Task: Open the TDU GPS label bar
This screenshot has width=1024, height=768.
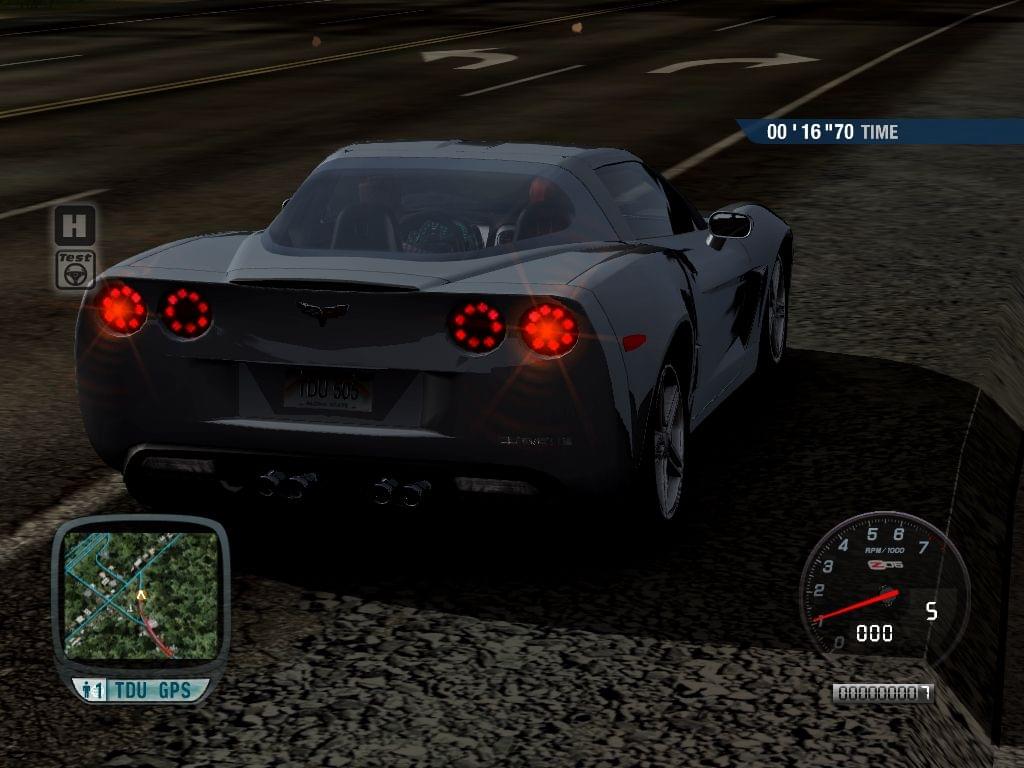Action: [141, 690]
